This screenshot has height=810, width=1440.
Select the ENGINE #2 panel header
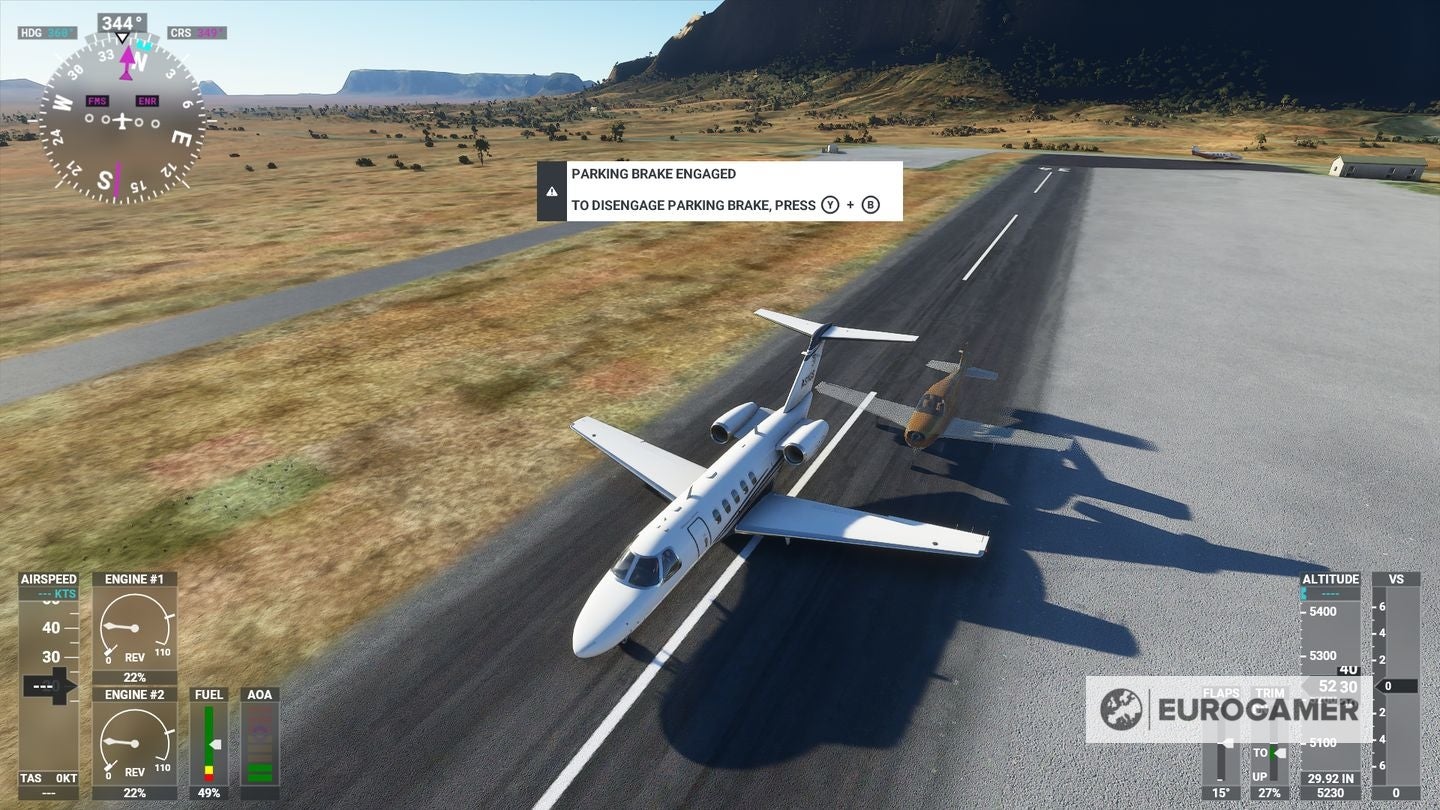135,693
